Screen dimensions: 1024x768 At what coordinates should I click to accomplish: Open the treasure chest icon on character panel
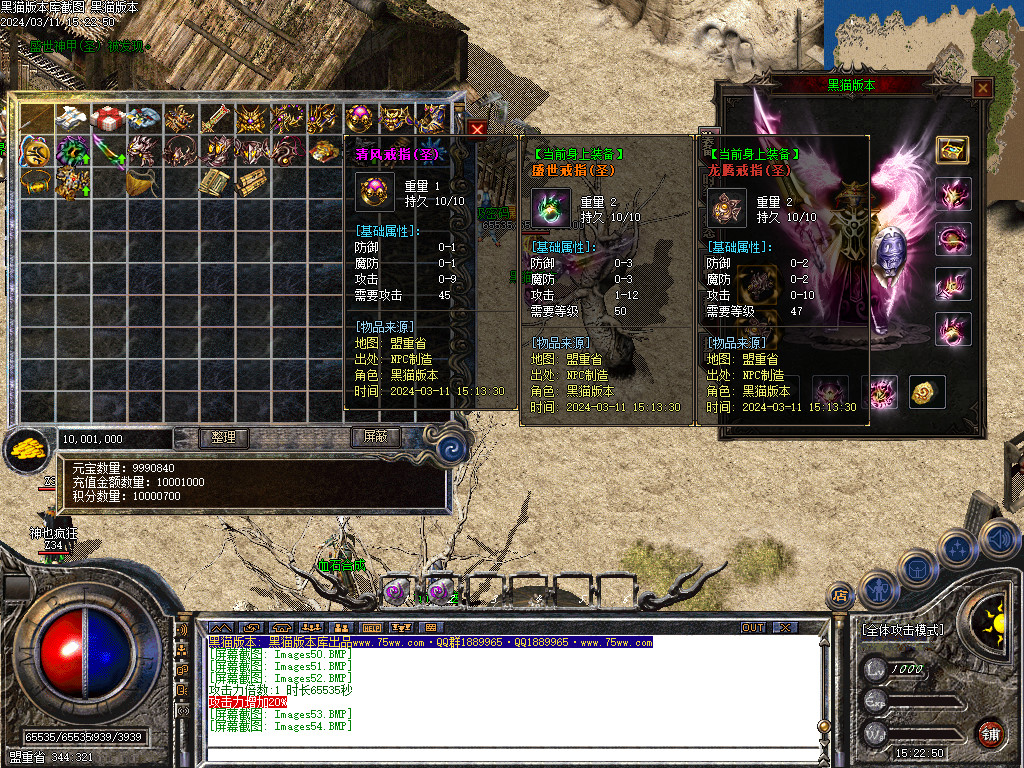(x=952, y=148)
